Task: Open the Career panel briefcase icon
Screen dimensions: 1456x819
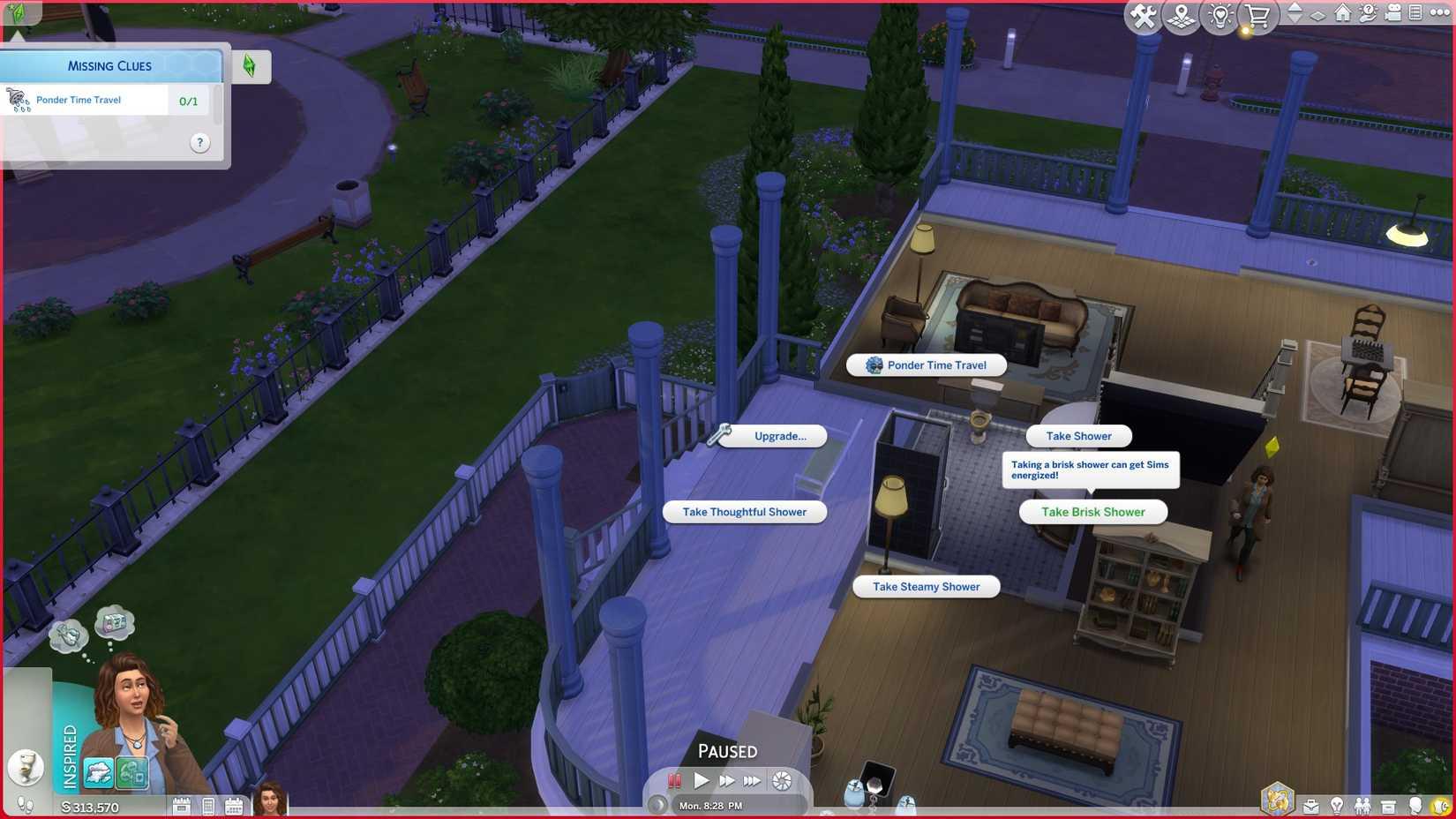Action: (1310, 806)
